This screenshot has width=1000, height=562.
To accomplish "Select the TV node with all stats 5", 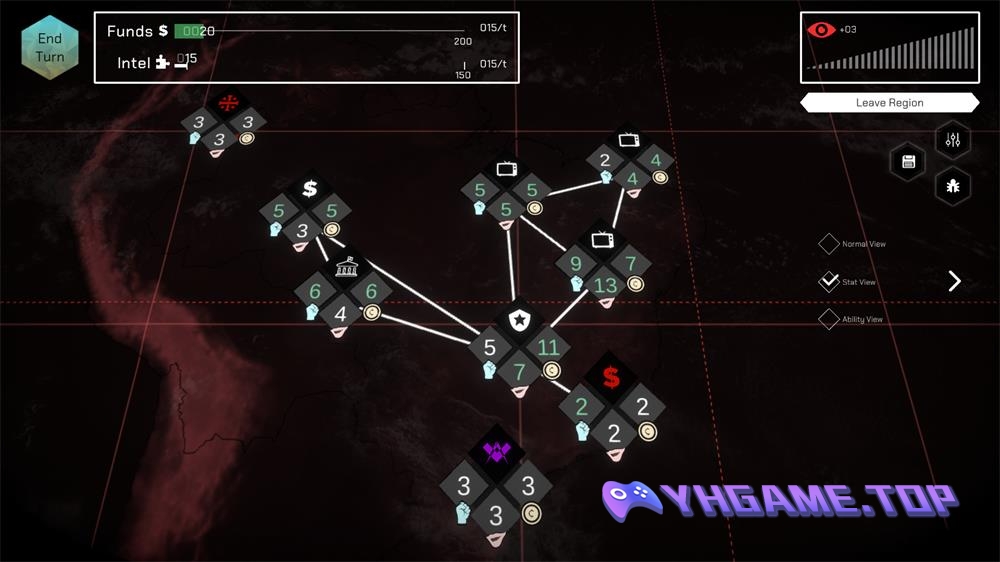I will tap(506, 169).
